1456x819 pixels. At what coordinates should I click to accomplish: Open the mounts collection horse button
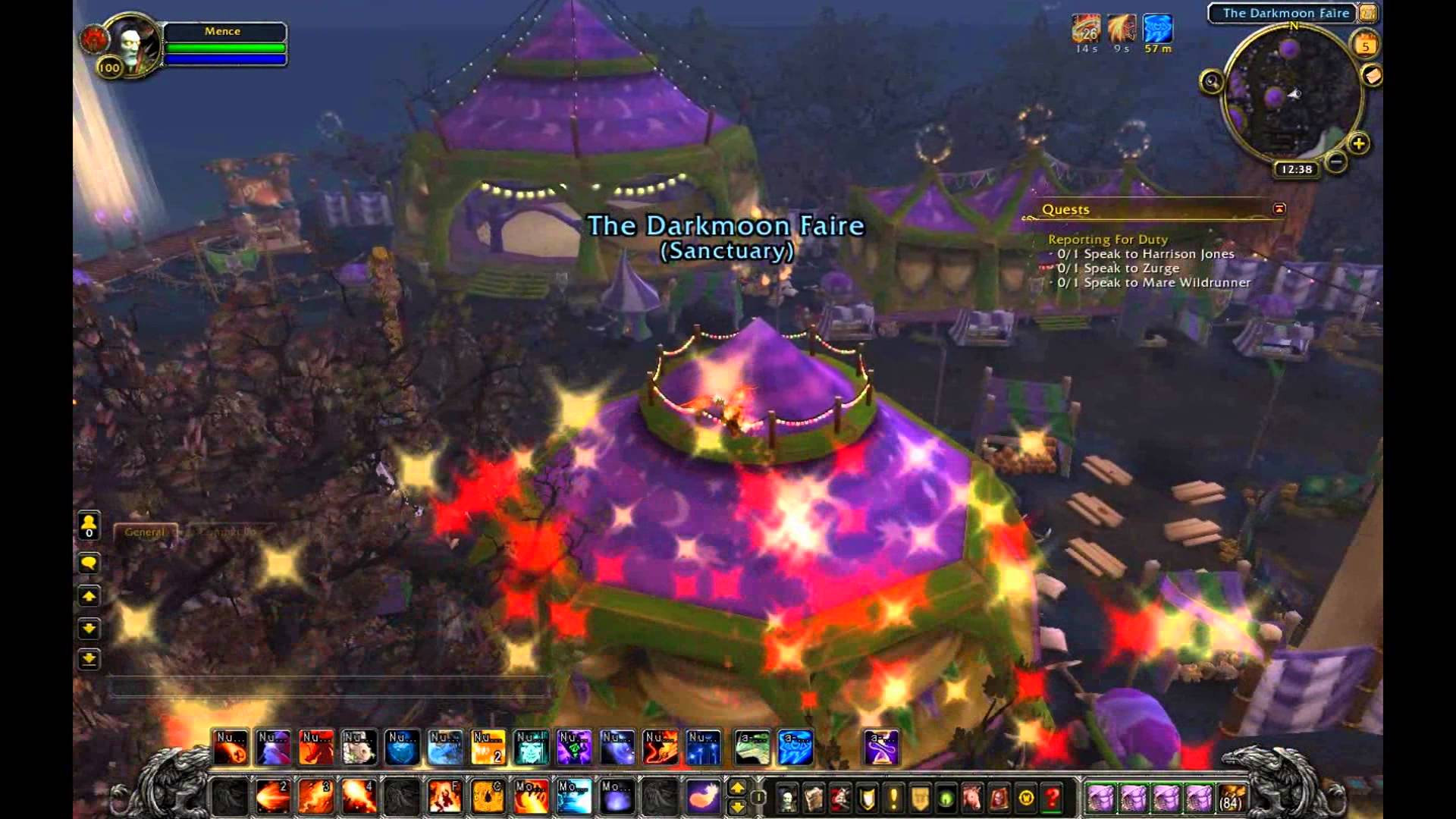(973, 798)
